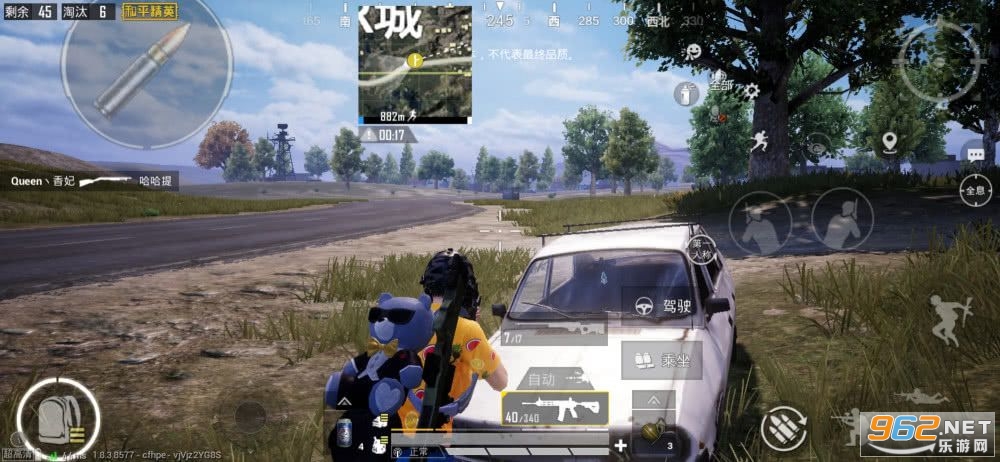Screen dimensions: 1000x462
Task: Use the energy drink can item
Action: pos(344,432)
